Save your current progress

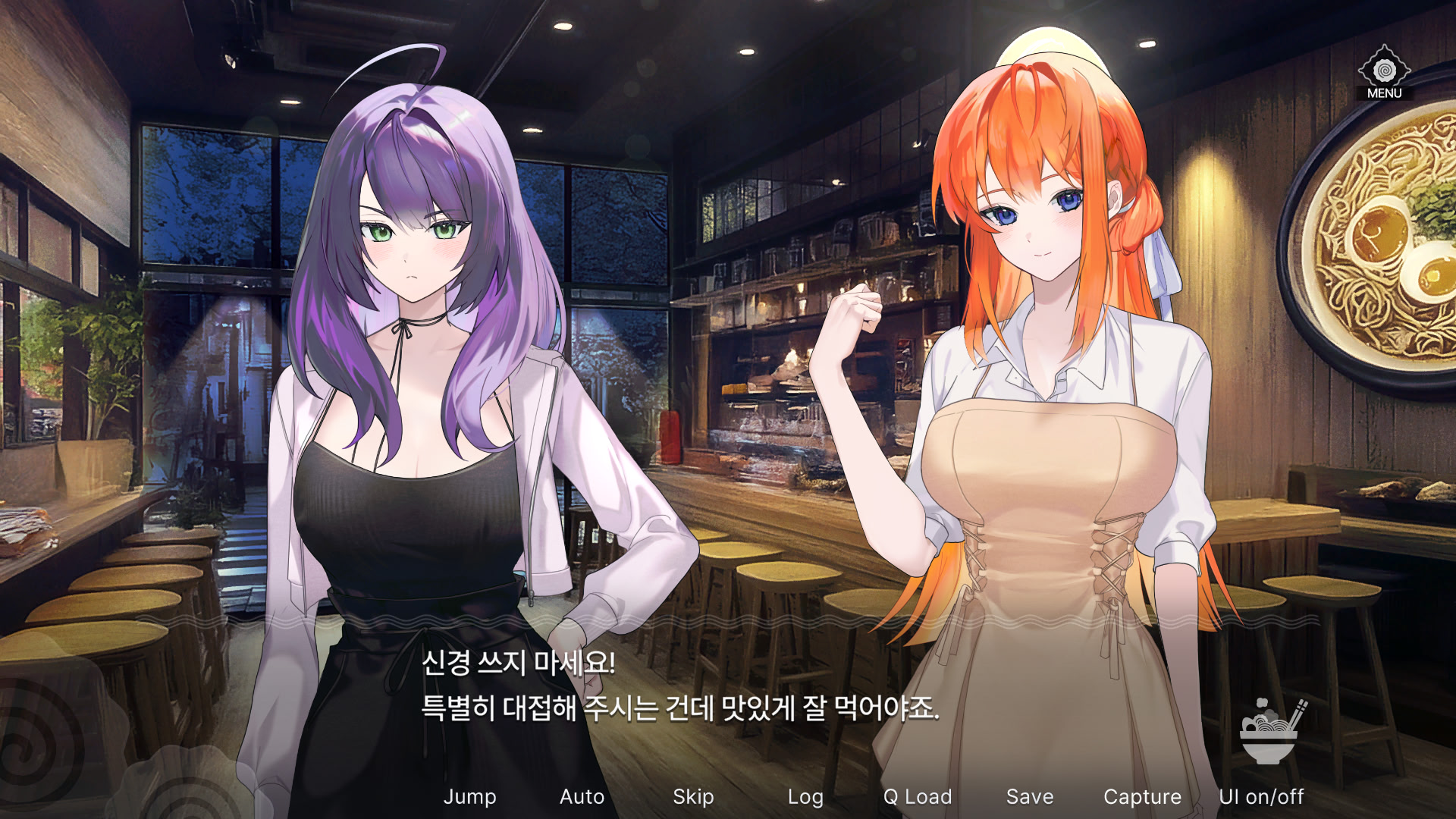coord(1029,797)
